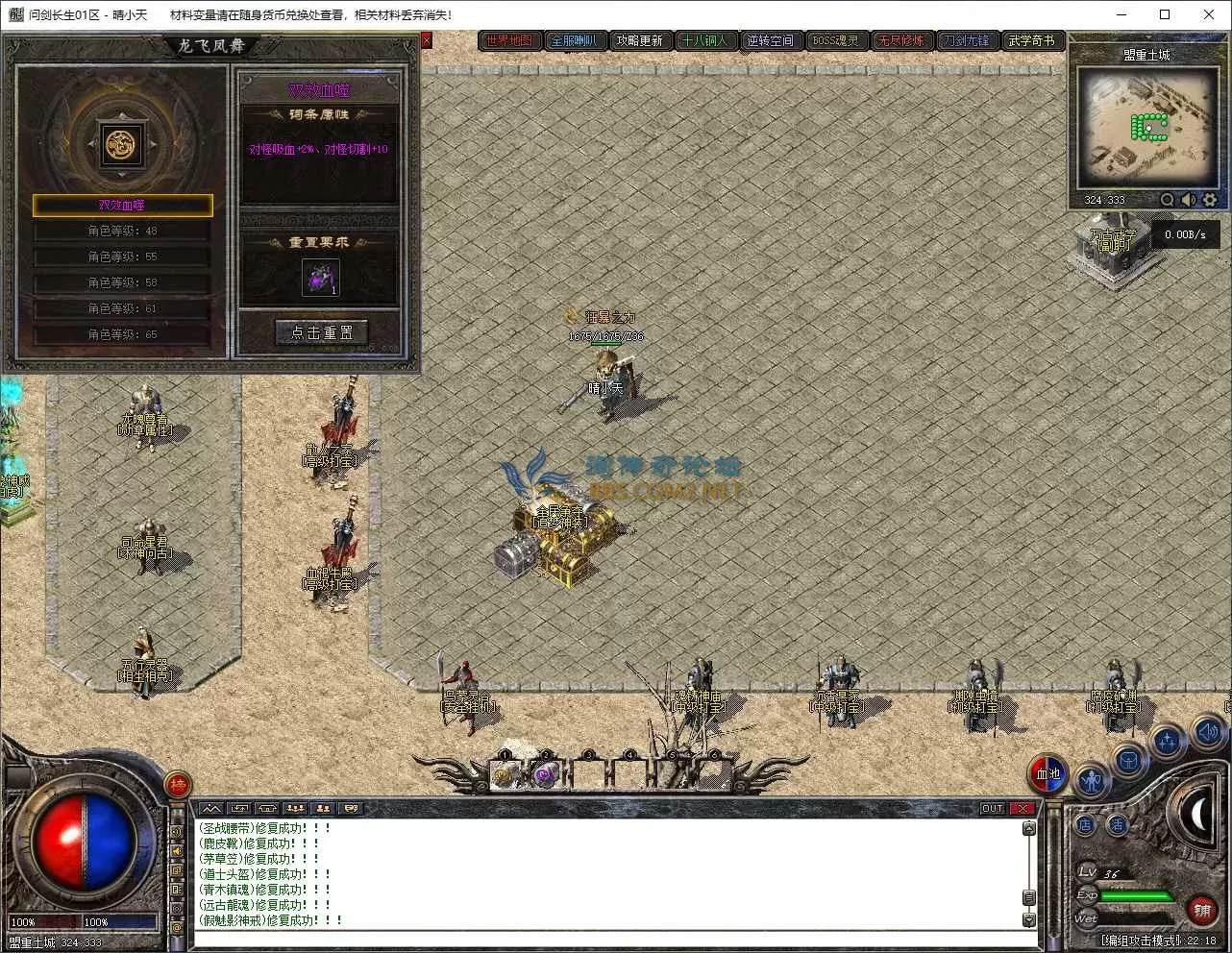The width and height of the screenshot is (1232, 953).
Task: Open the 武学奇书 martial arts book
Action: point(1031,40)
